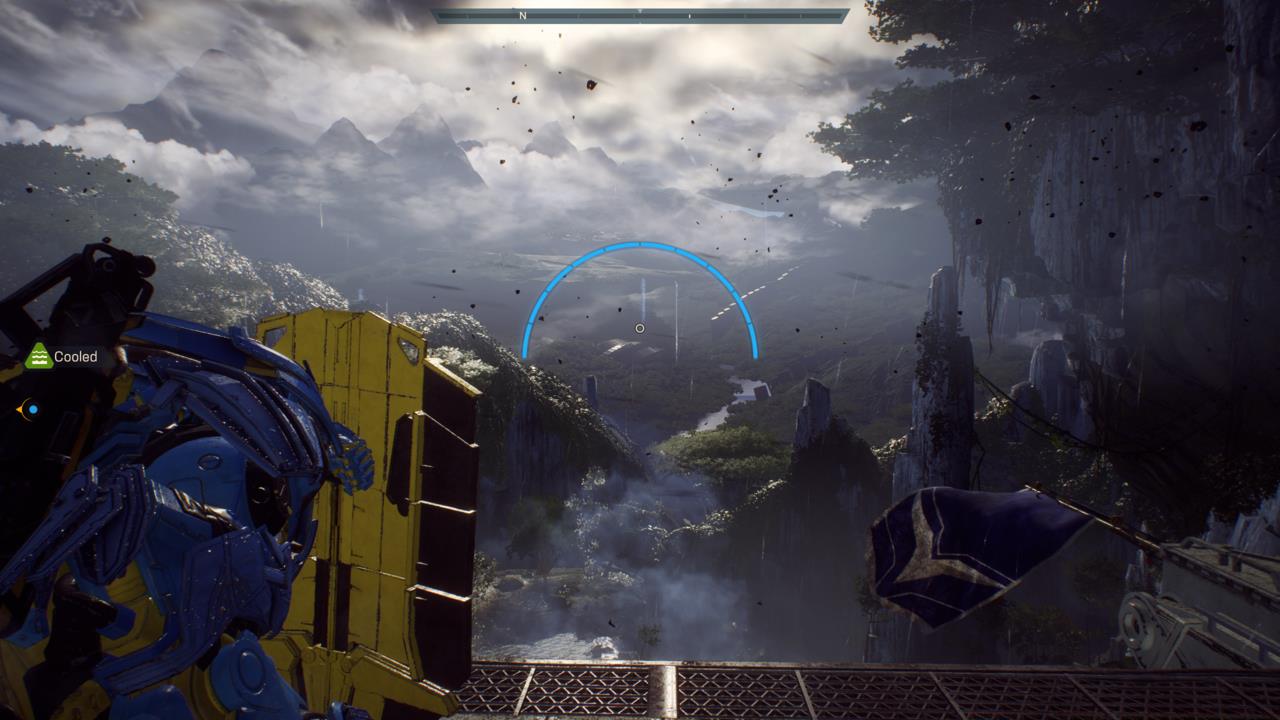Select the yellow chevron ping marker
Image resolution: width=1280 pixels, height=720 pixels.
[x=20, y=409]
